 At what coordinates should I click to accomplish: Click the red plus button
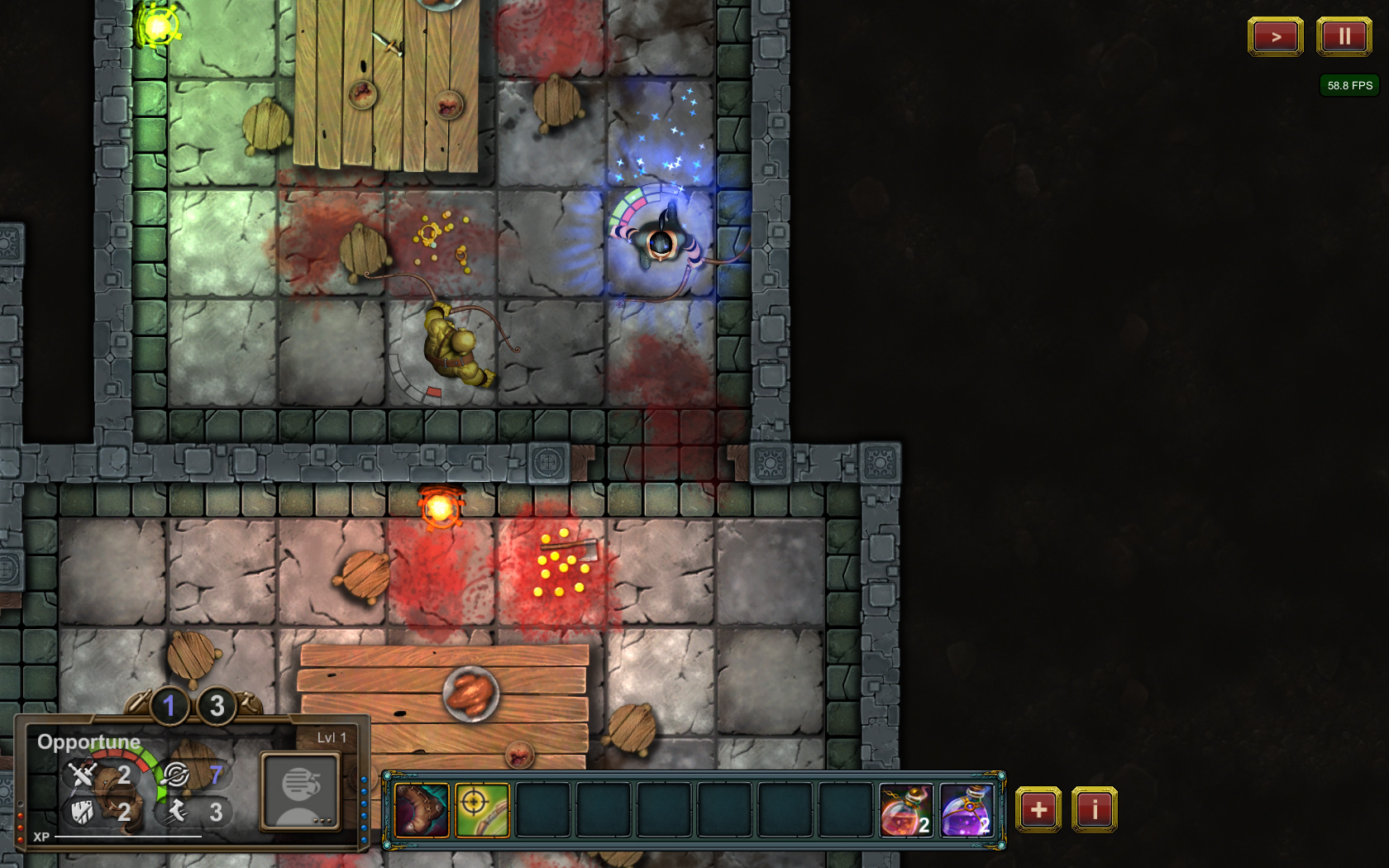coord(1038,809)
